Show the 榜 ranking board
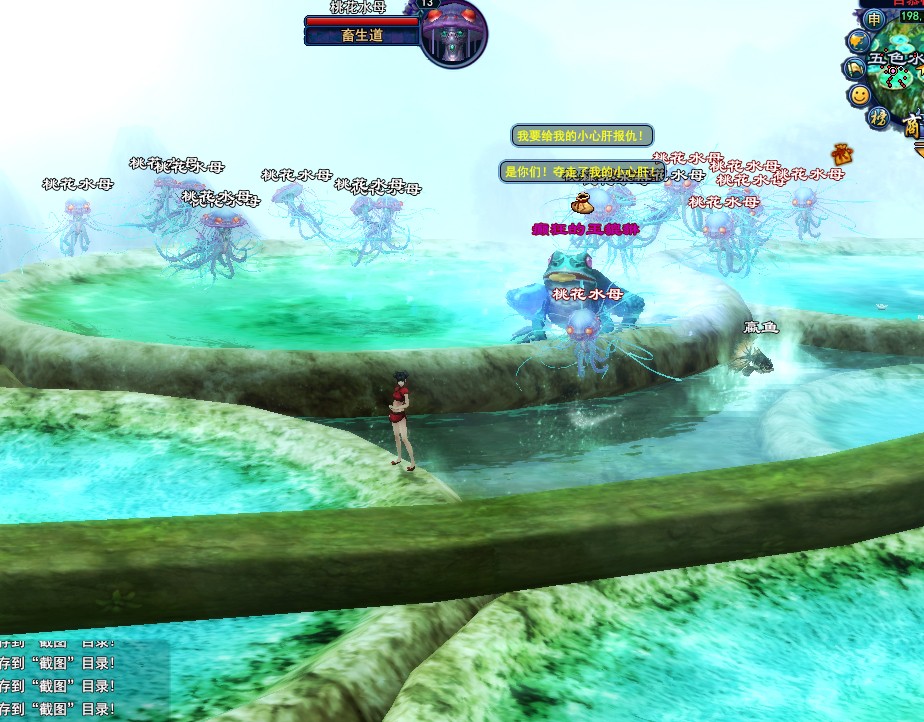This screenshot has height=722, width=924. (878, 118)
